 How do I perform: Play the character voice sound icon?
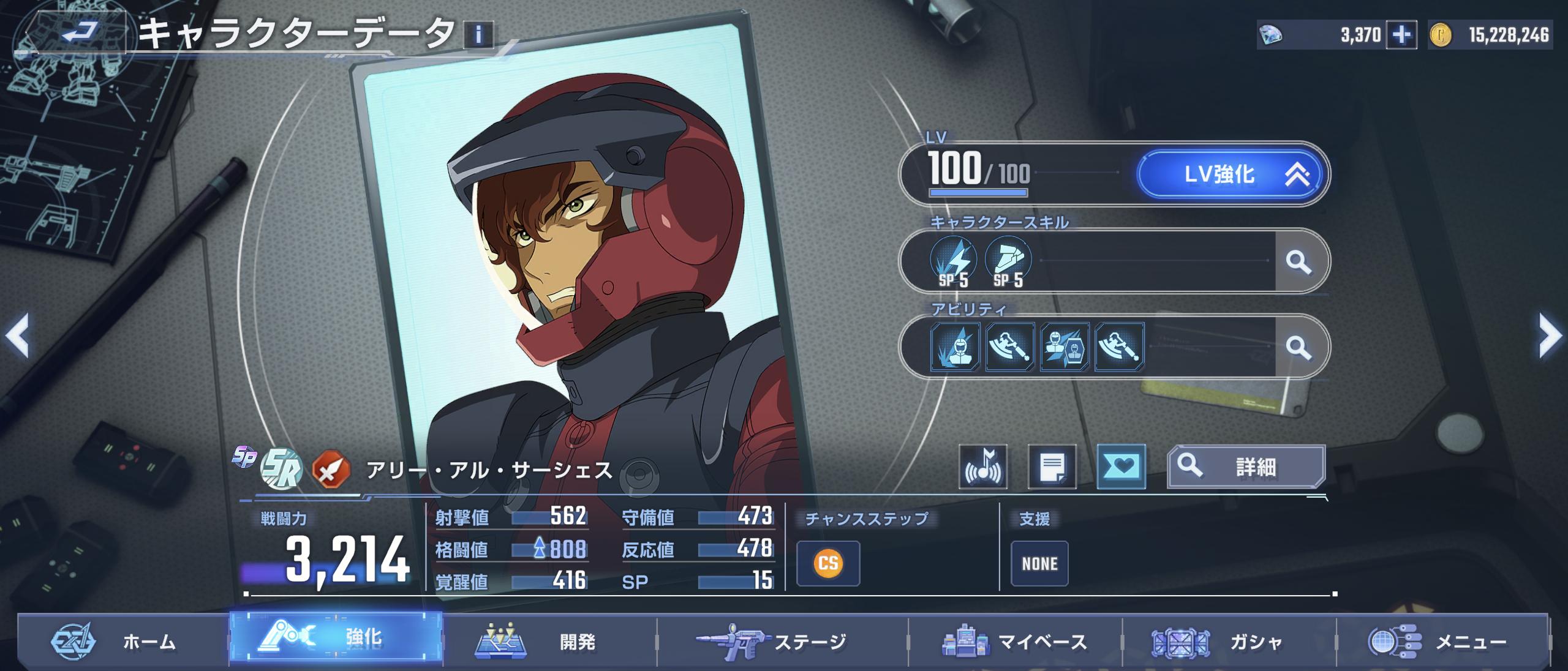pos(984,467)
